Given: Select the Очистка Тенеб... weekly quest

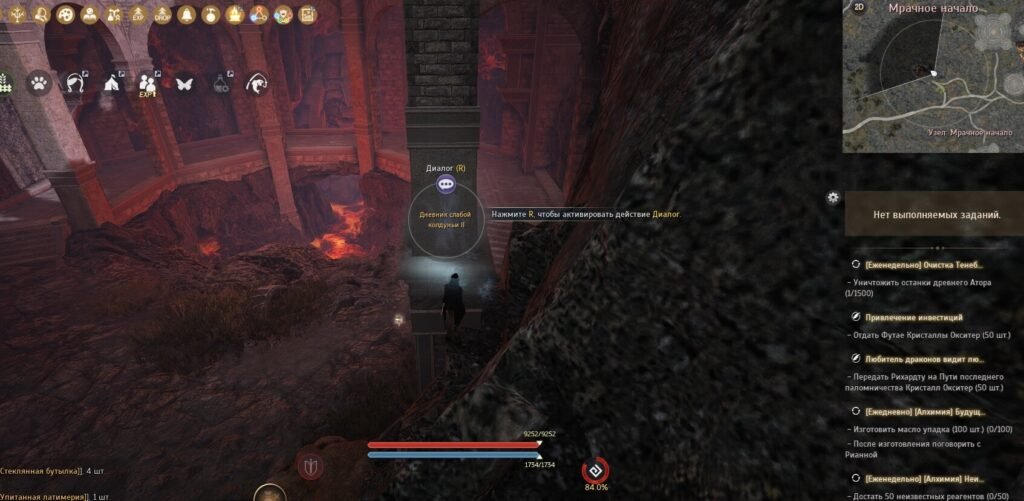Looking at the screenshot, I should tap(923, 265).
